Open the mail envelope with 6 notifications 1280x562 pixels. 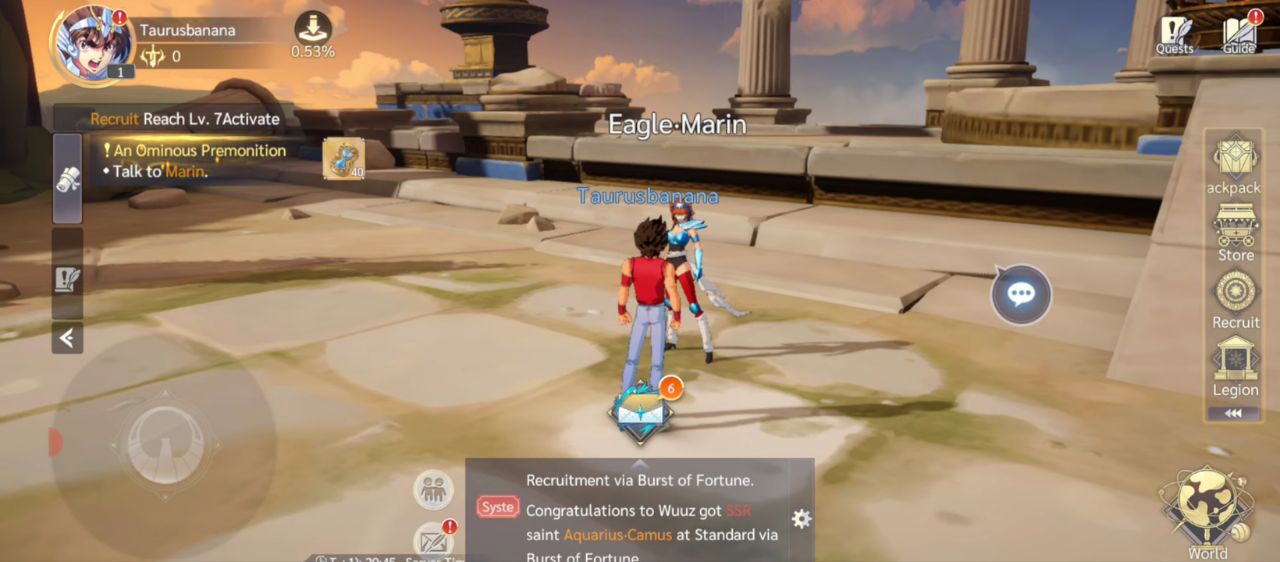[x=641, y=412]
